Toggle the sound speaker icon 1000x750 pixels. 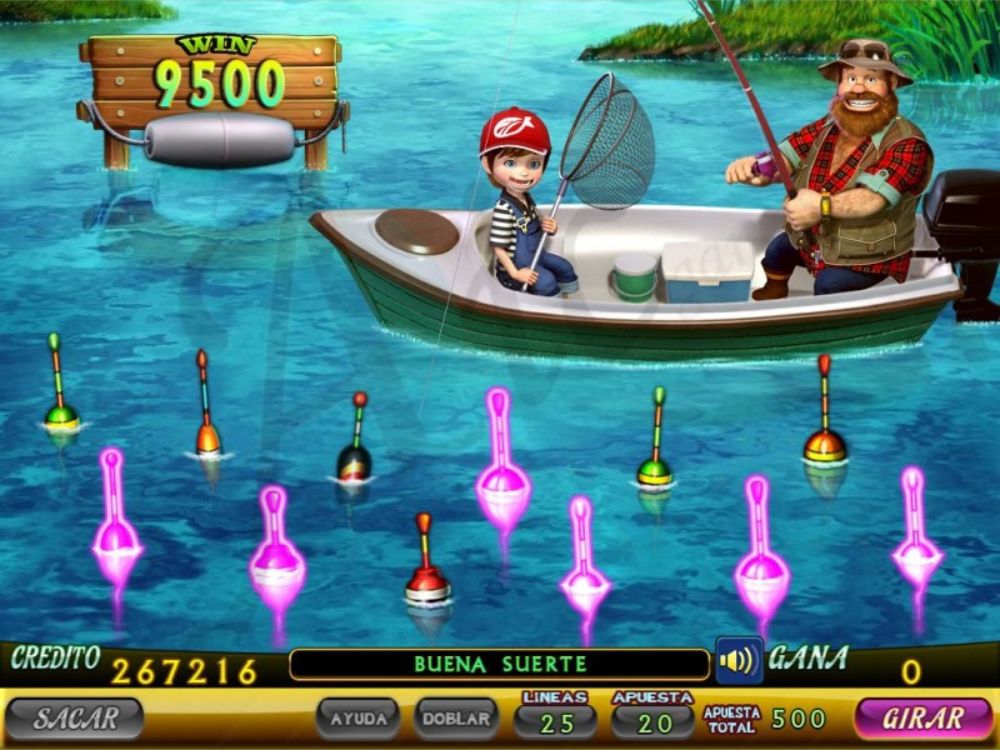tap(739, 661)
